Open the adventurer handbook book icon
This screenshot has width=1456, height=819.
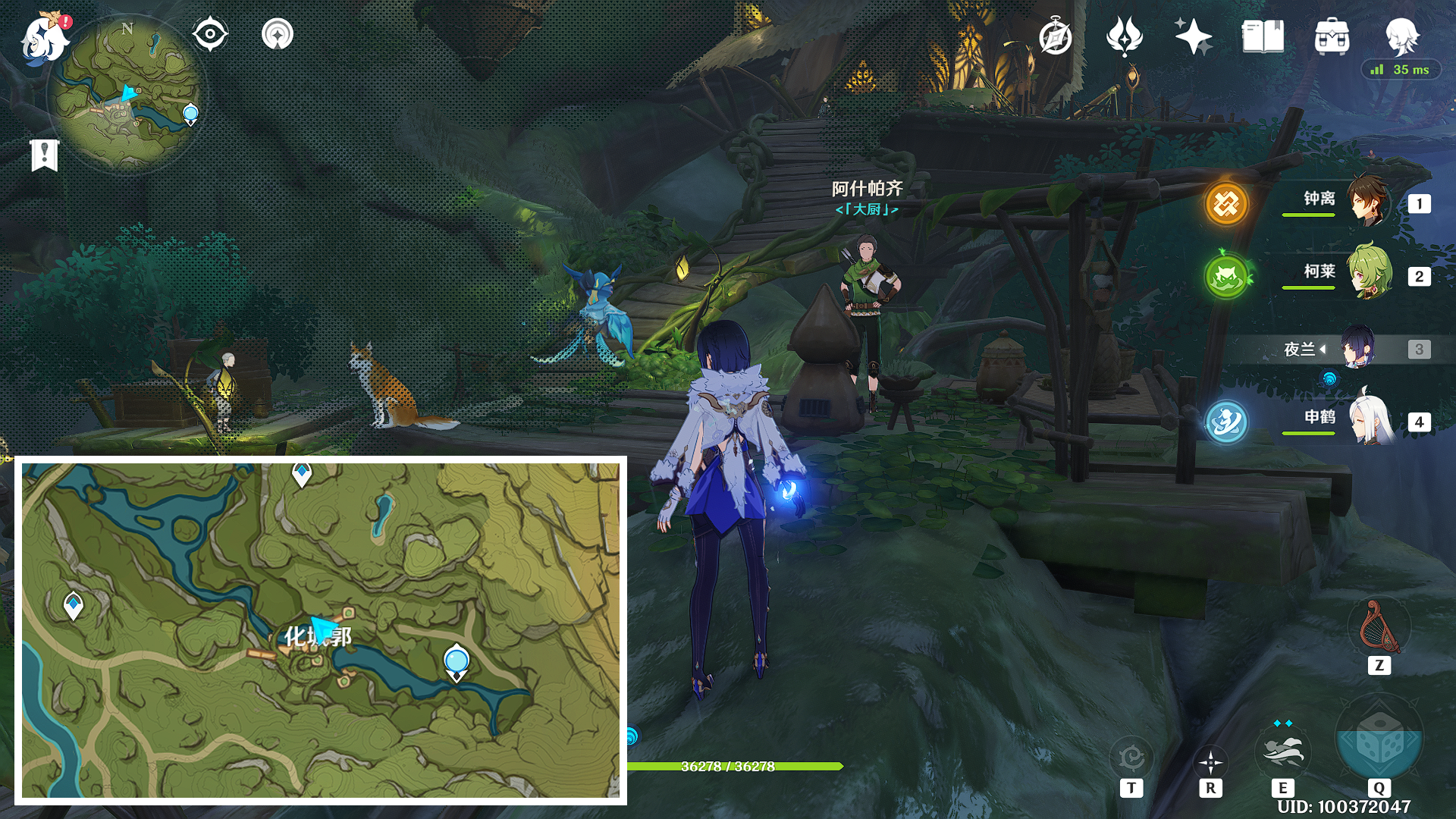pyautogui.click(x=1263, y=36)
